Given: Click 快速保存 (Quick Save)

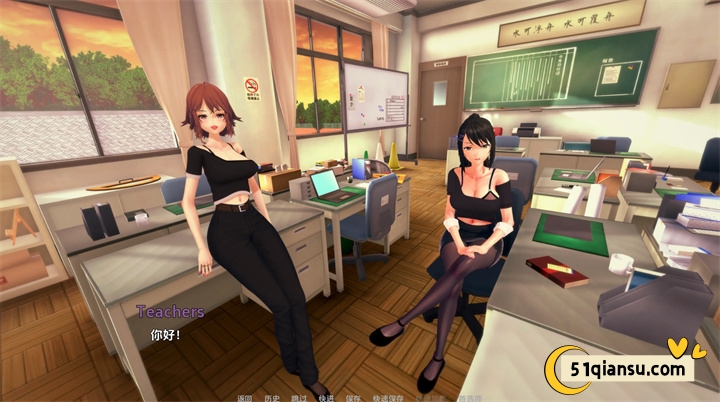Looking at the screenshot, I should click(387, 396).
